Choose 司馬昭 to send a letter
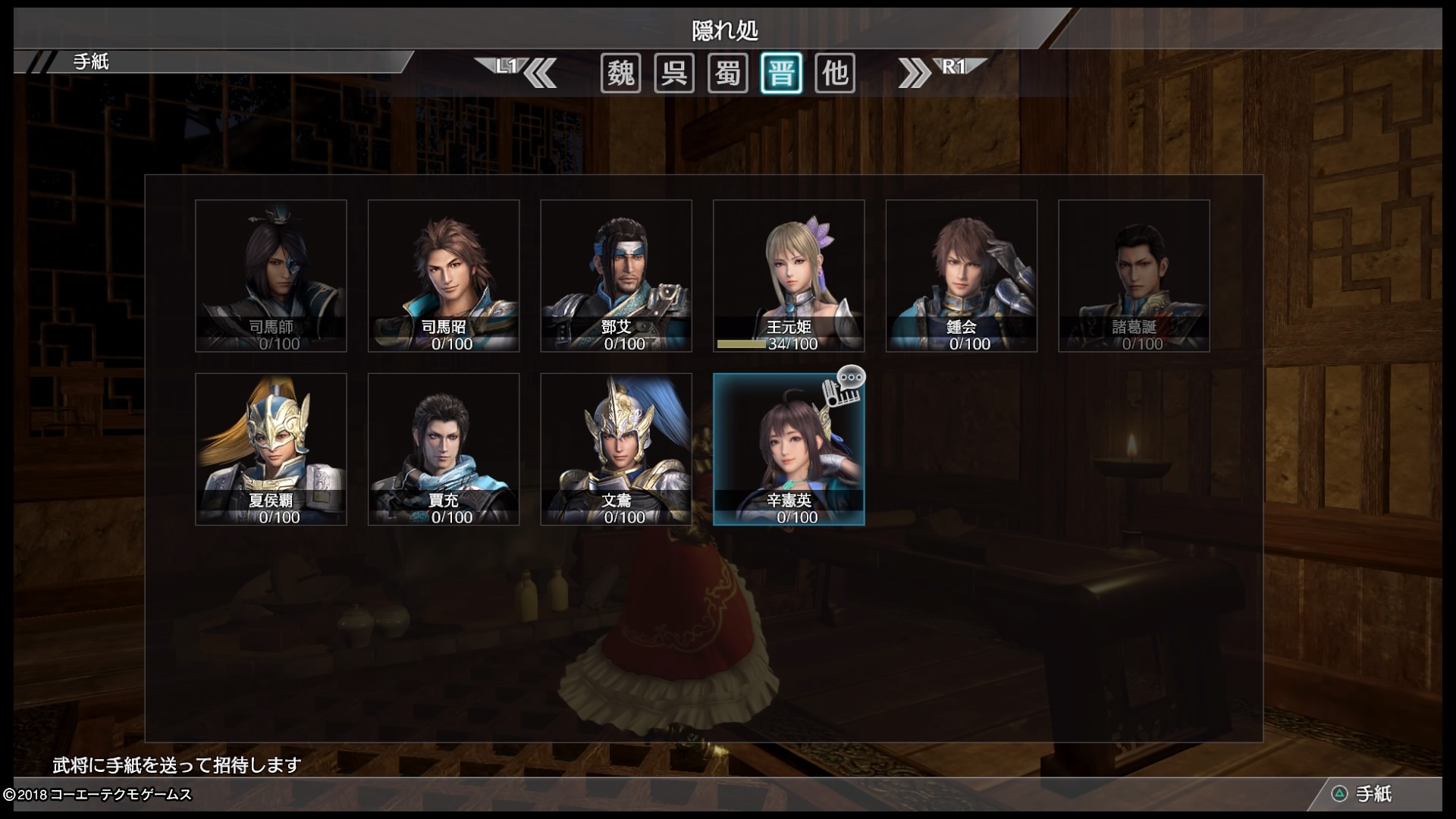The height and width of the screenshot is (819, 1456). (x=444, y=276)
